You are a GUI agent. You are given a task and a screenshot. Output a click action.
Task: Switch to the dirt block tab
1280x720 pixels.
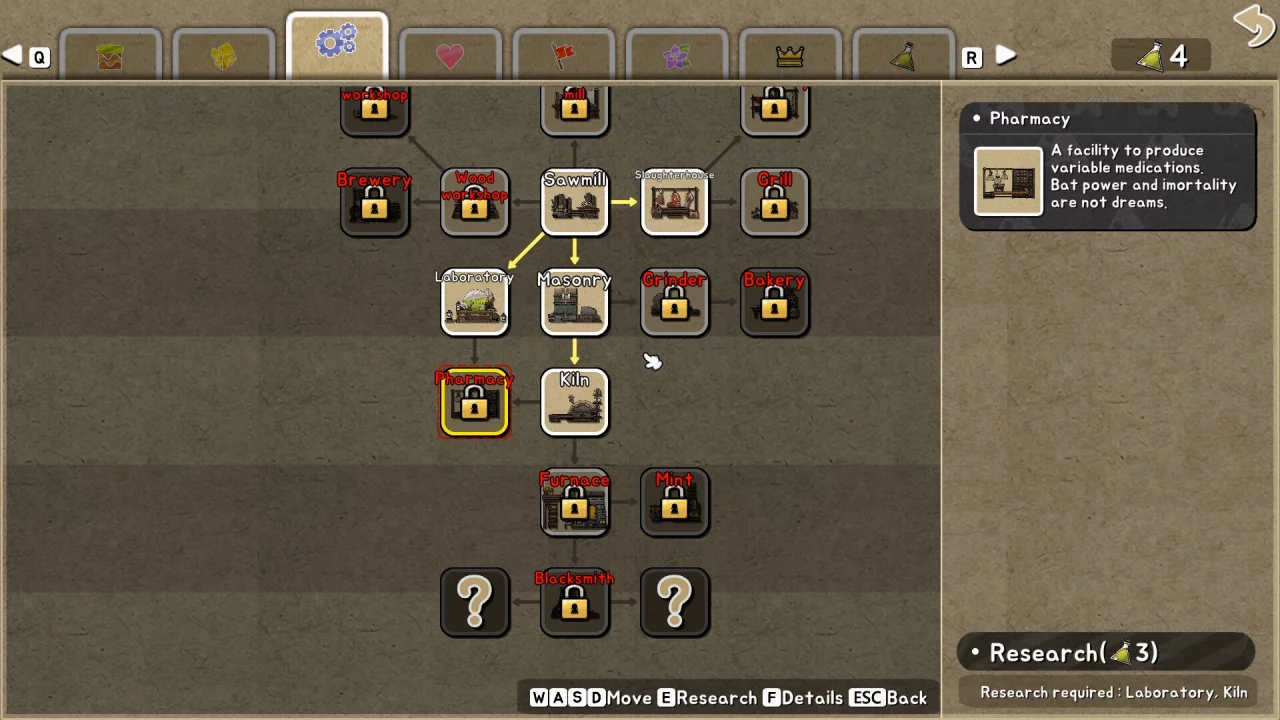(x=110, y=56)
